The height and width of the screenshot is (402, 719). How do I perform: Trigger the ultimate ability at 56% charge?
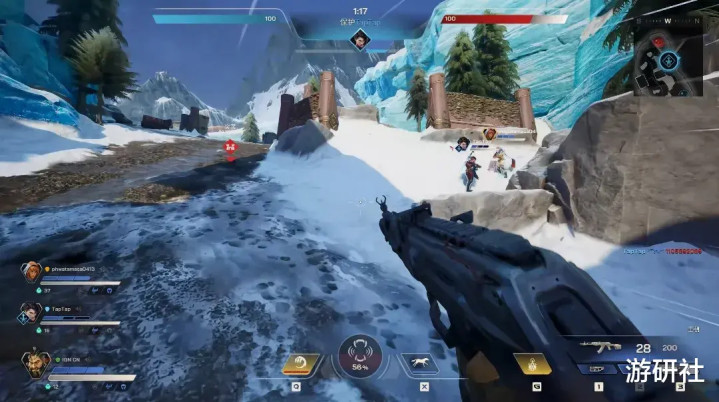pos(359,358)
